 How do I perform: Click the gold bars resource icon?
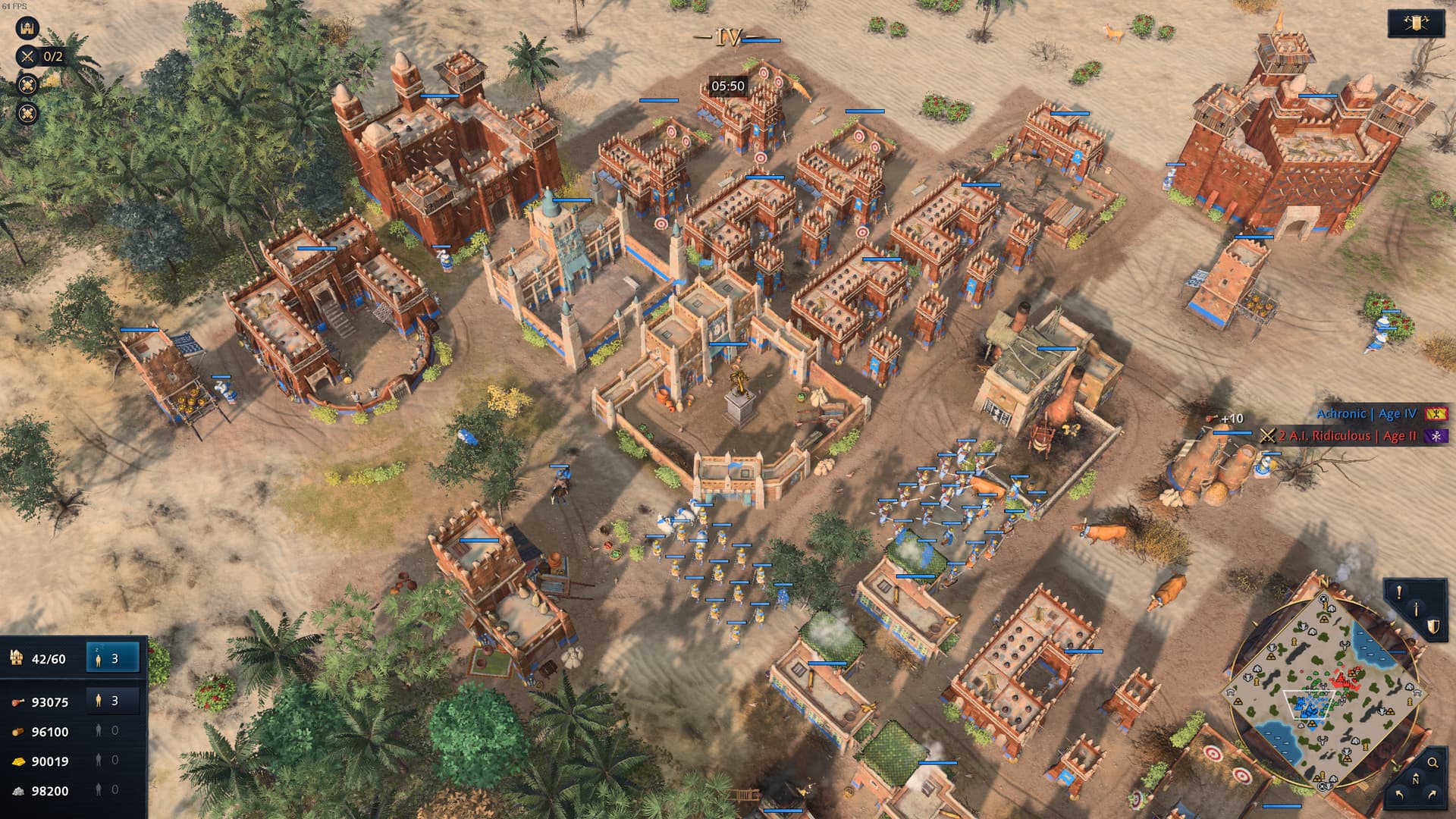tap(17, 760)
